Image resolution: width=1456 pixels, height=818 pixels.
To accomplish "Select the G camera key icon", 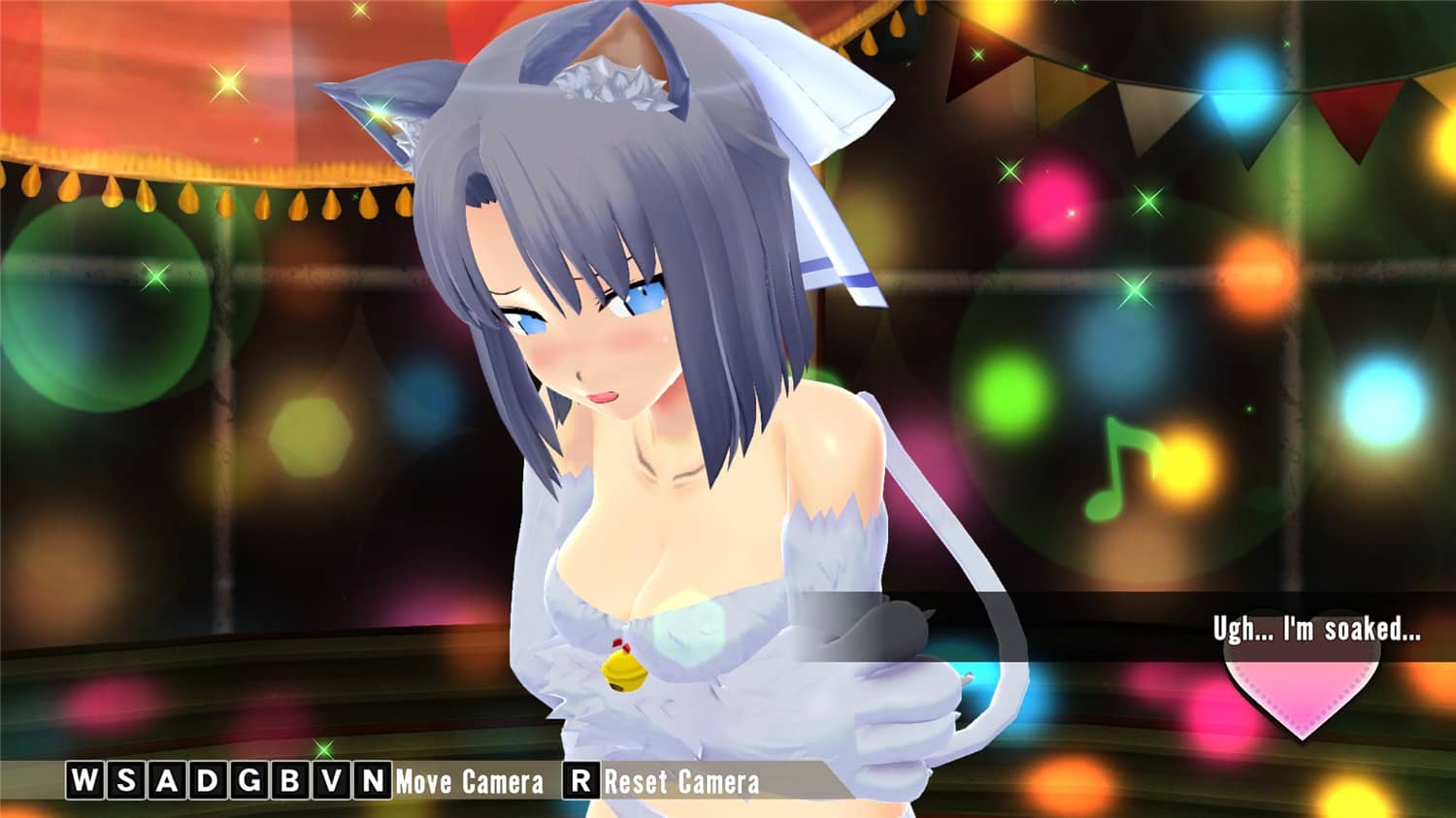I will (248, 779).
